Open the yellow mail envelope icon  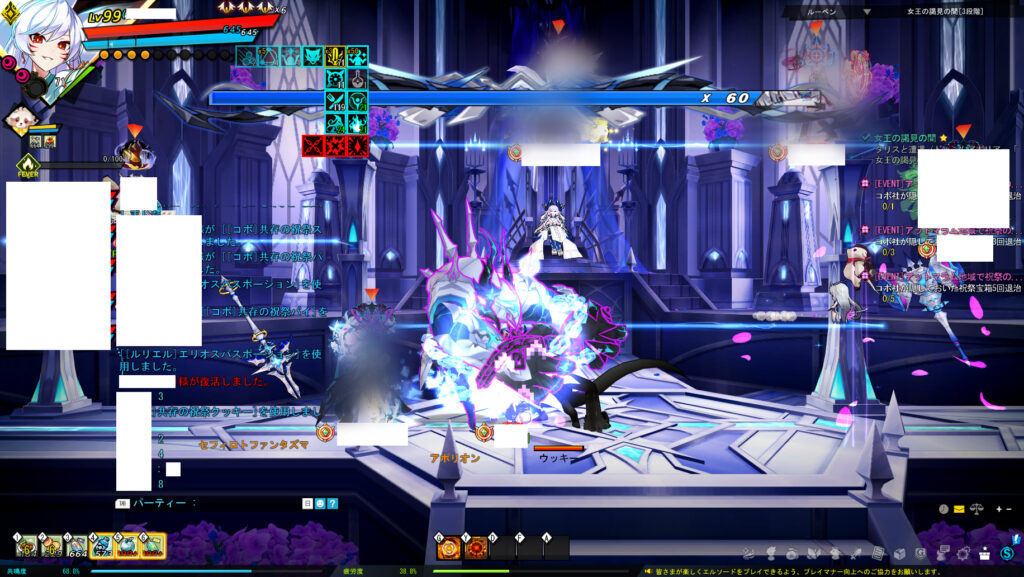tap(958, 509)
